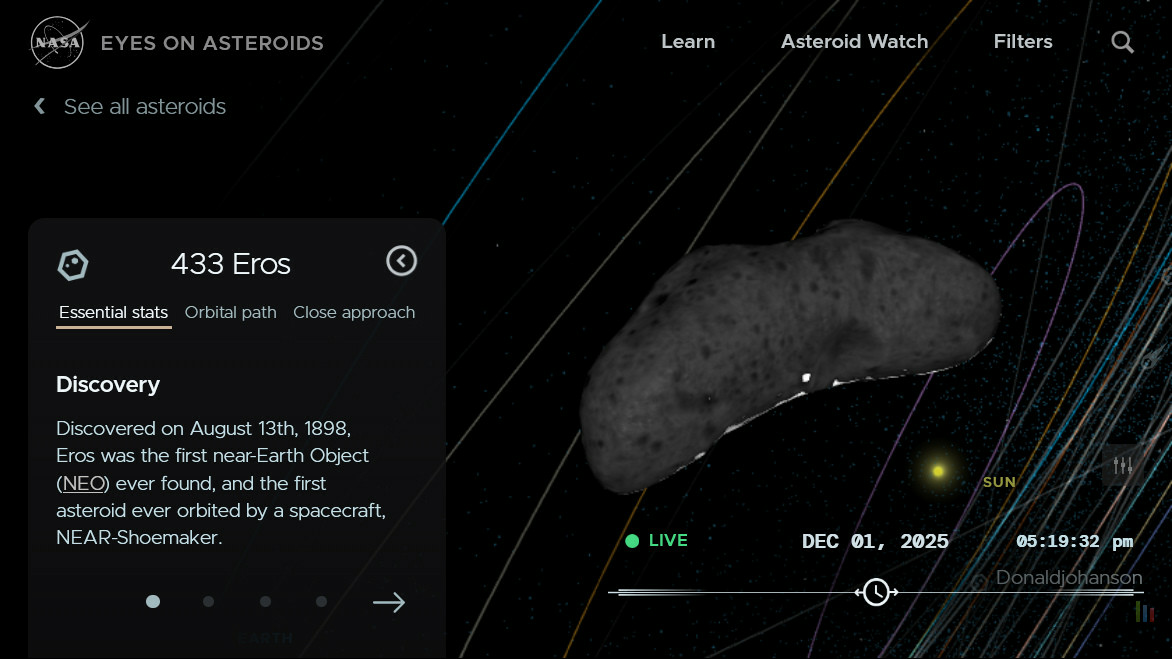Open Asteroid Watch
Viewport: 1172px width, 659px height.
click(854, 42)
